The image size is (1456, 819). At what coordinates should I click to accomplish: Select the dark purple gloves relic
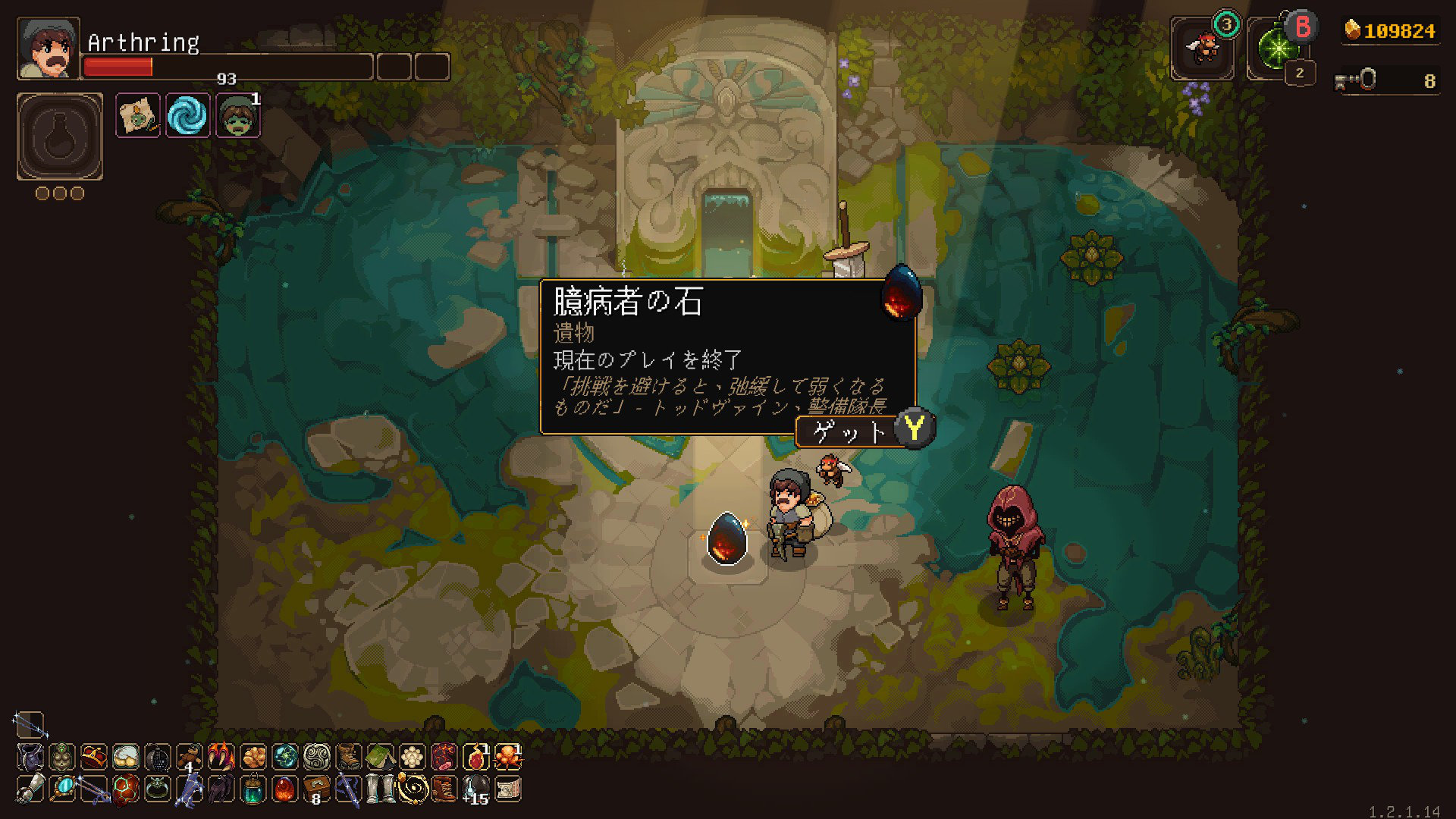point(221,789)
